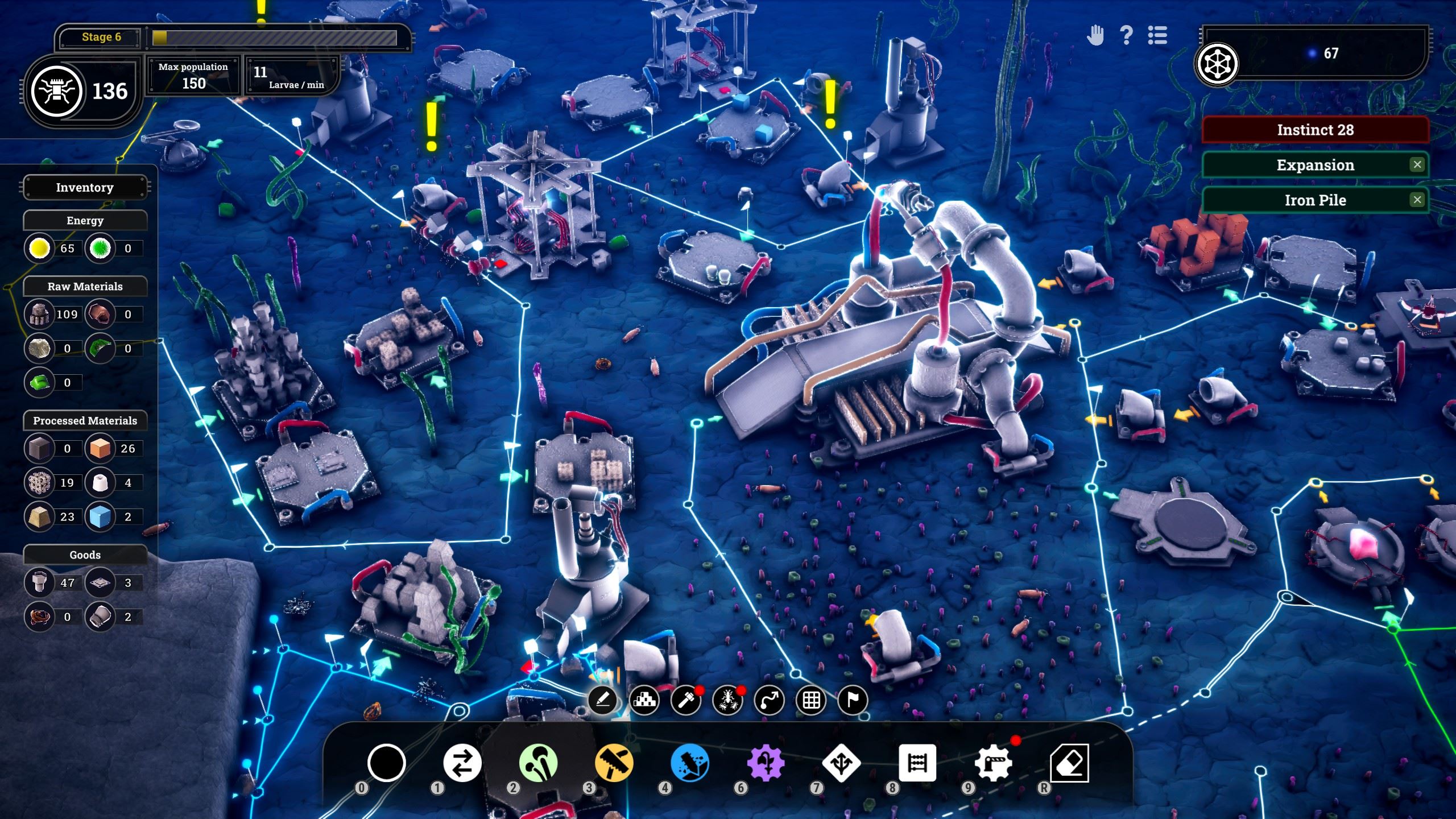Choose the gear with barrier gate trail
This screenshot has height=819, width=1456.
click(x=993, y=763)
